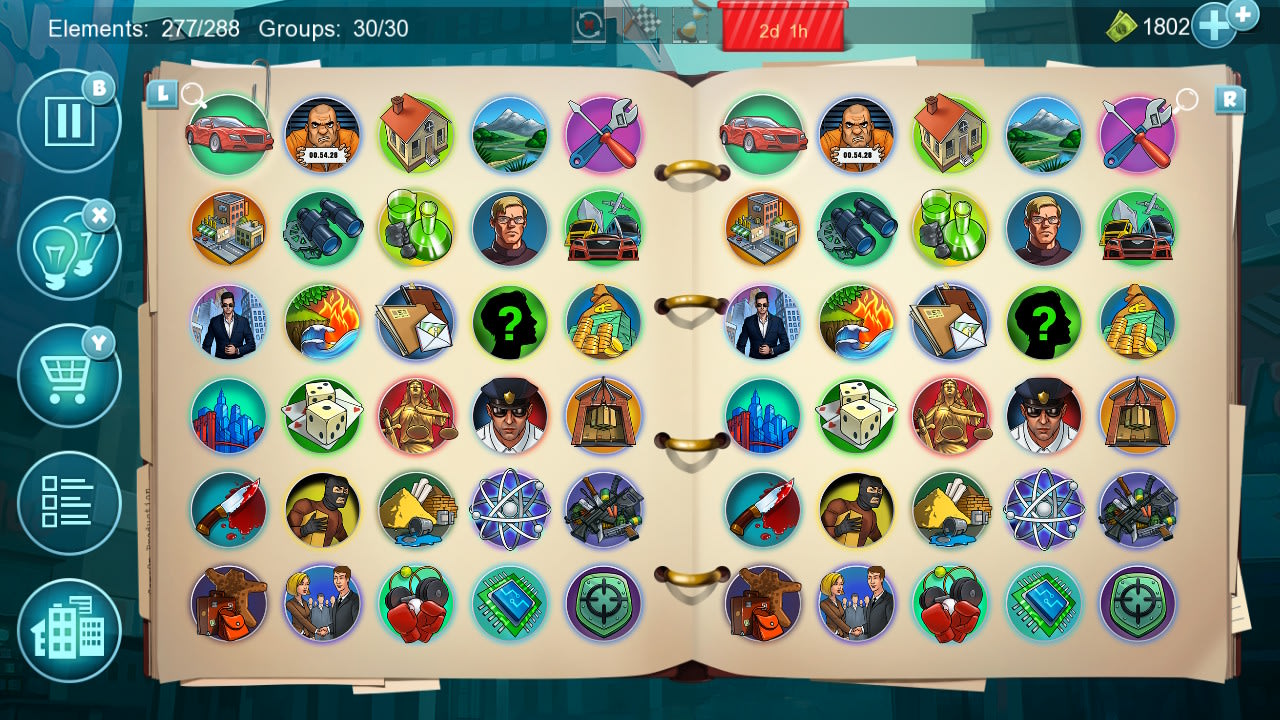This screenshot has width=1280, height=720.
Task: Open the city buildings view
Action: point(68,630)
